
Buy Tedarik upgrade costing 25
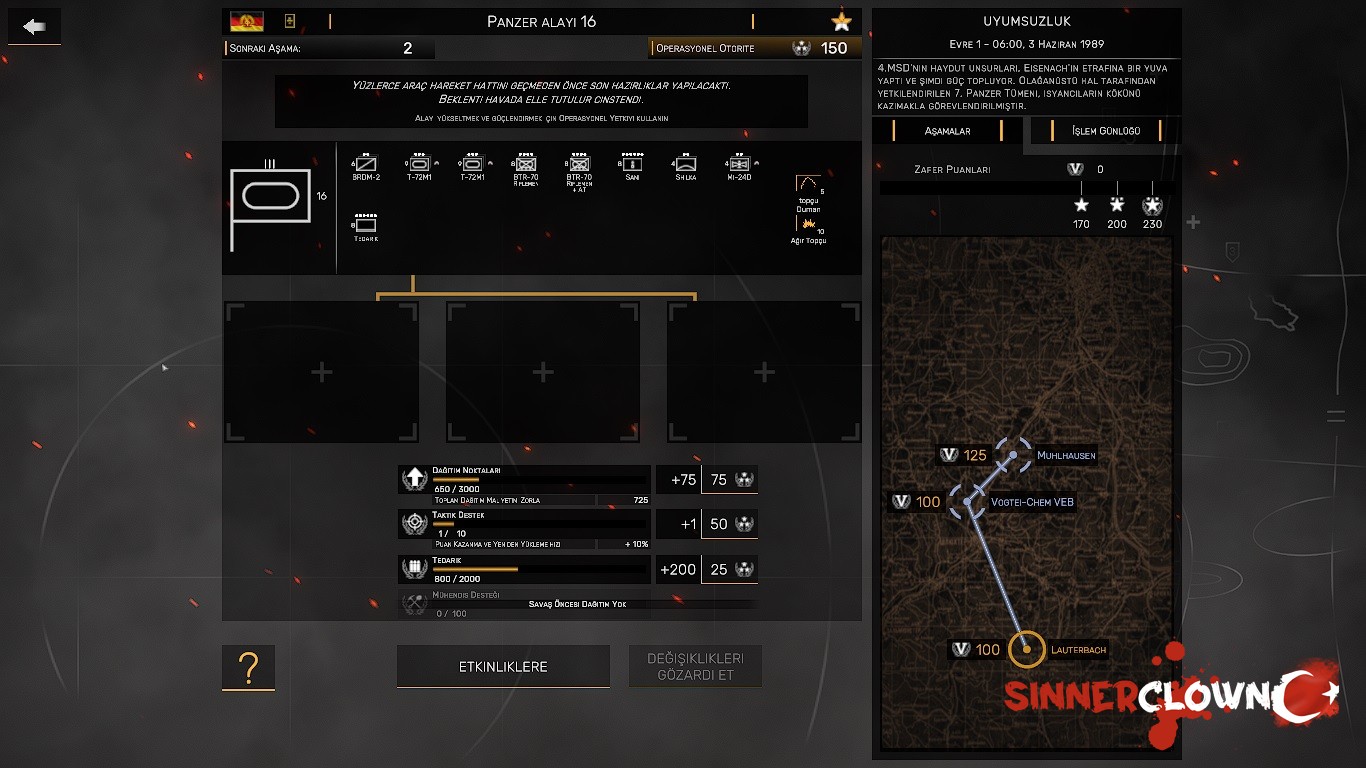tap(729, 569)
